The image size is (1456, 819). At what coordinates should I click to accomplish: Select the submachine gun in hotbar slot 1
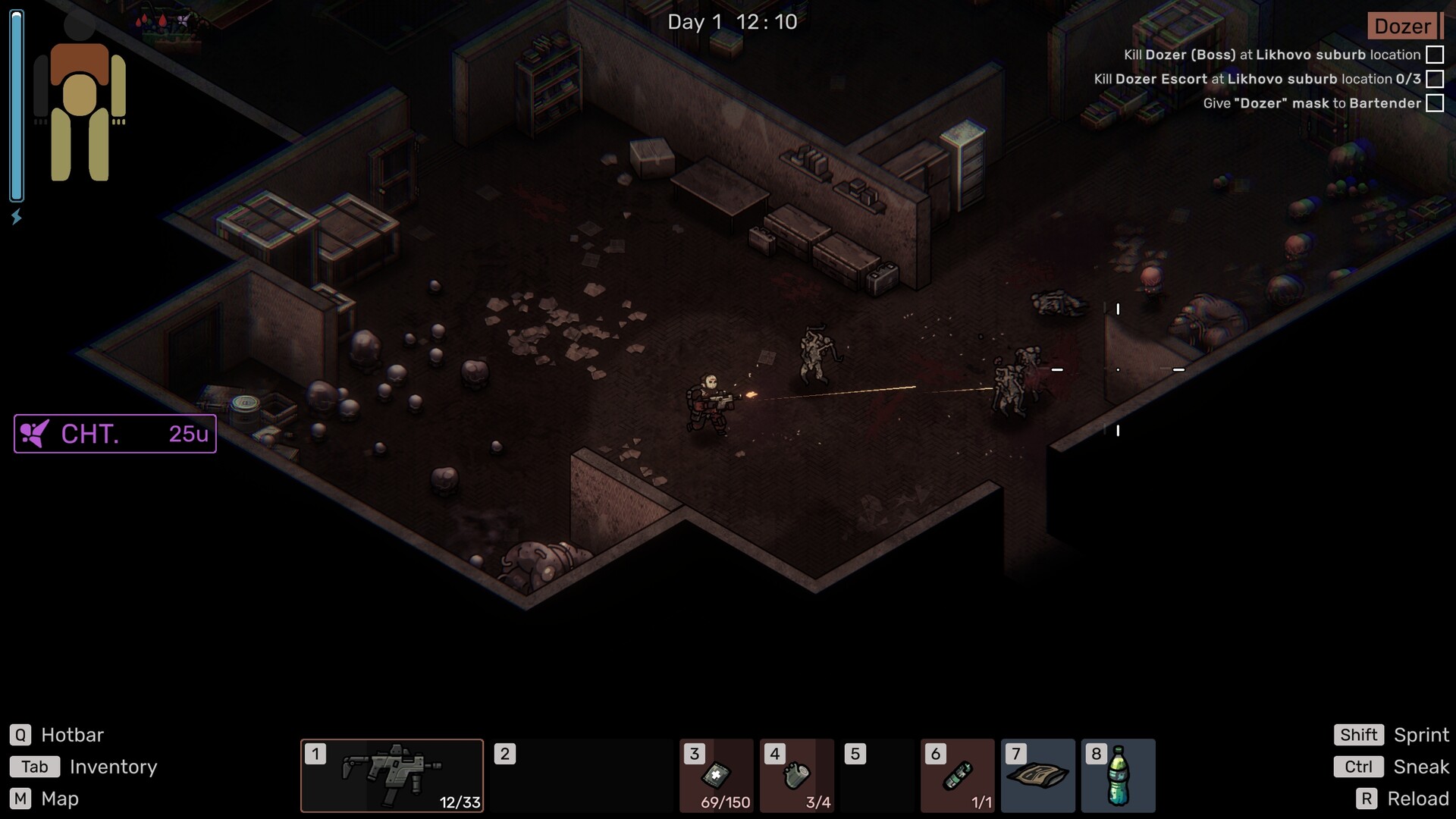pos(391,775)
